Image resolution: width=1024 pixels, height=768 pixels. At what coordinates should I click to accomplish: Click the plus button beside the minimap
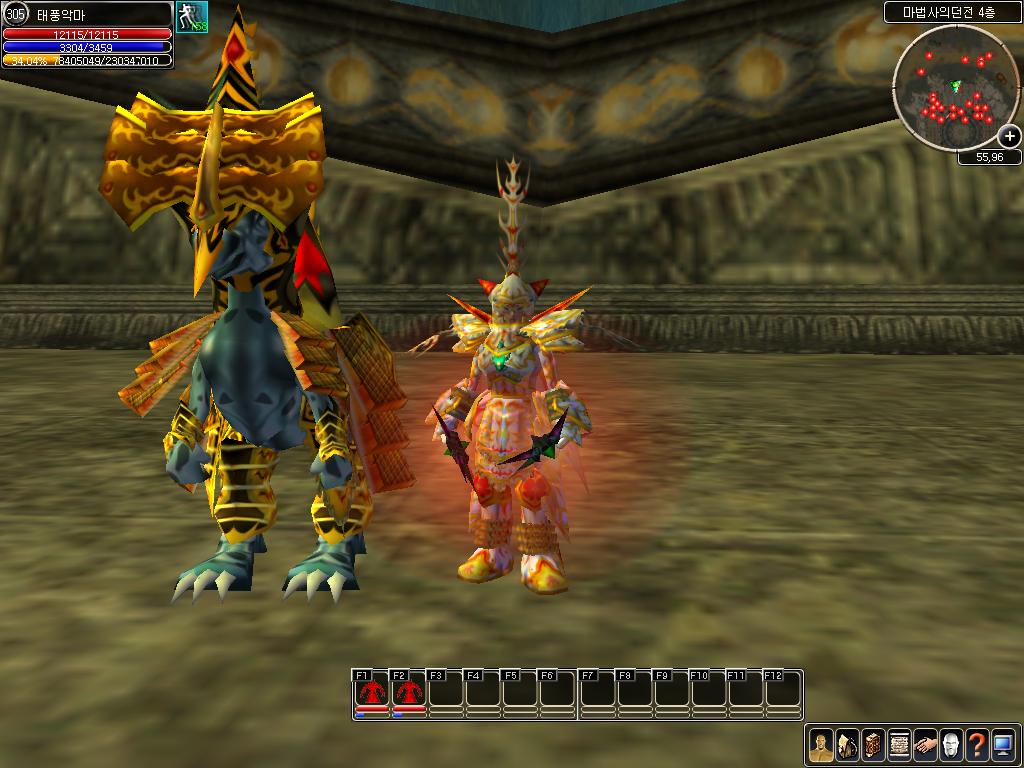(x=1010, y=137)
